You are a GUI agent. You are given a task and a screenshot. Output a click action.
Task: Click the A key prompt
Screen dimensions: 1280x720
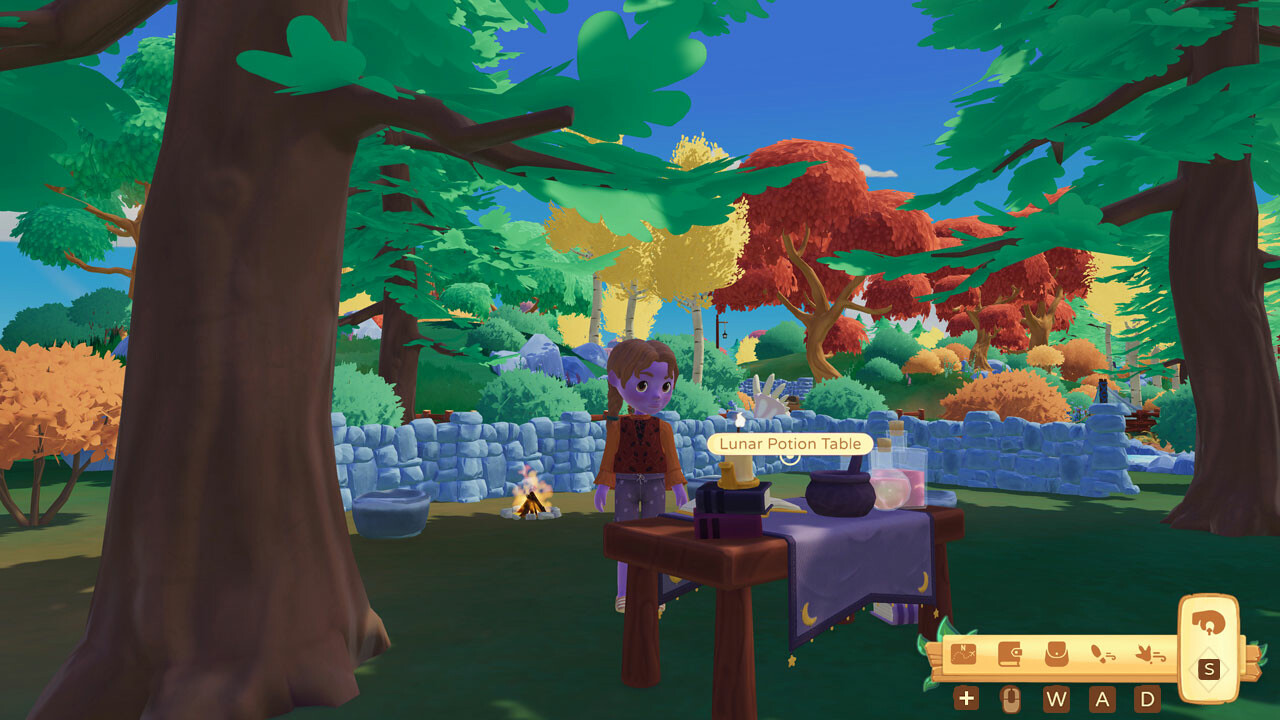pyautogui.click(x=1103, y=698)
